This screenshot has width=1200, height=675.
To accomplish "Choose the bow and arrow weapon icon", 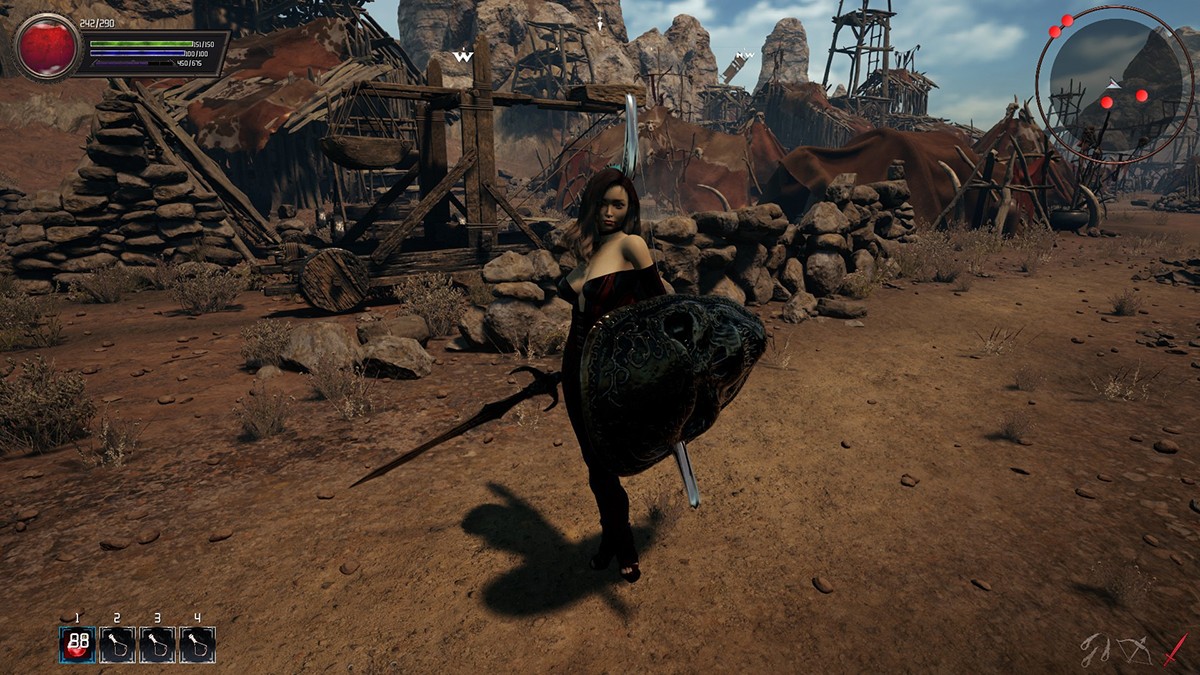I will click(1135, 650).
